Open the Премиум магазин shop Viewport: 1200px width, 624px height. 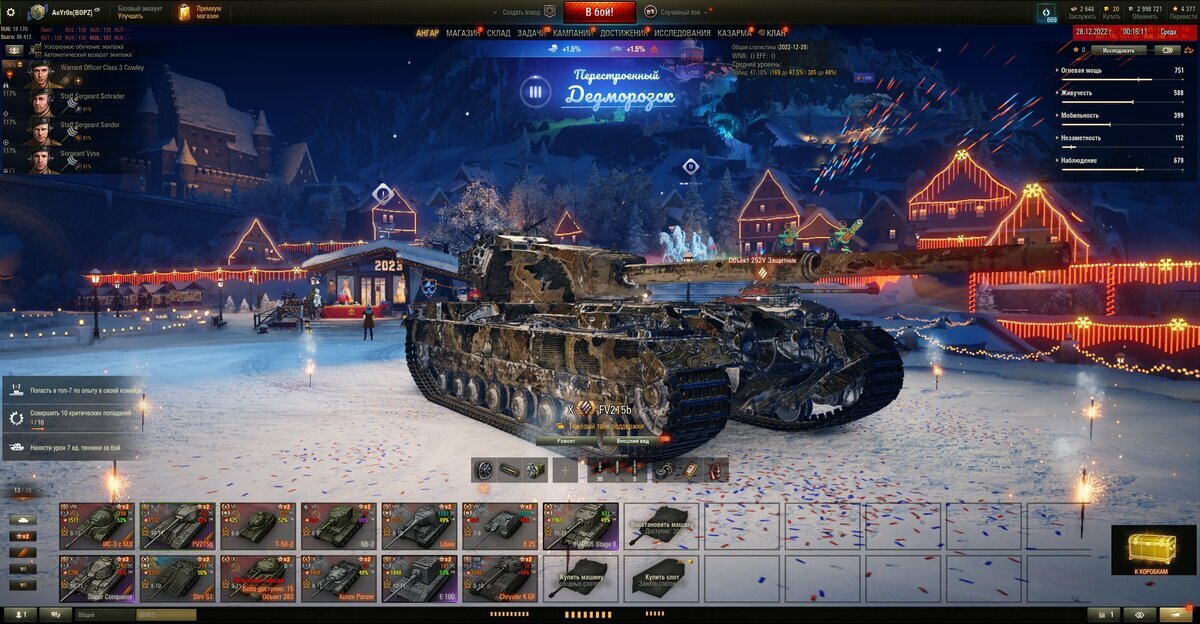point(200,12)
